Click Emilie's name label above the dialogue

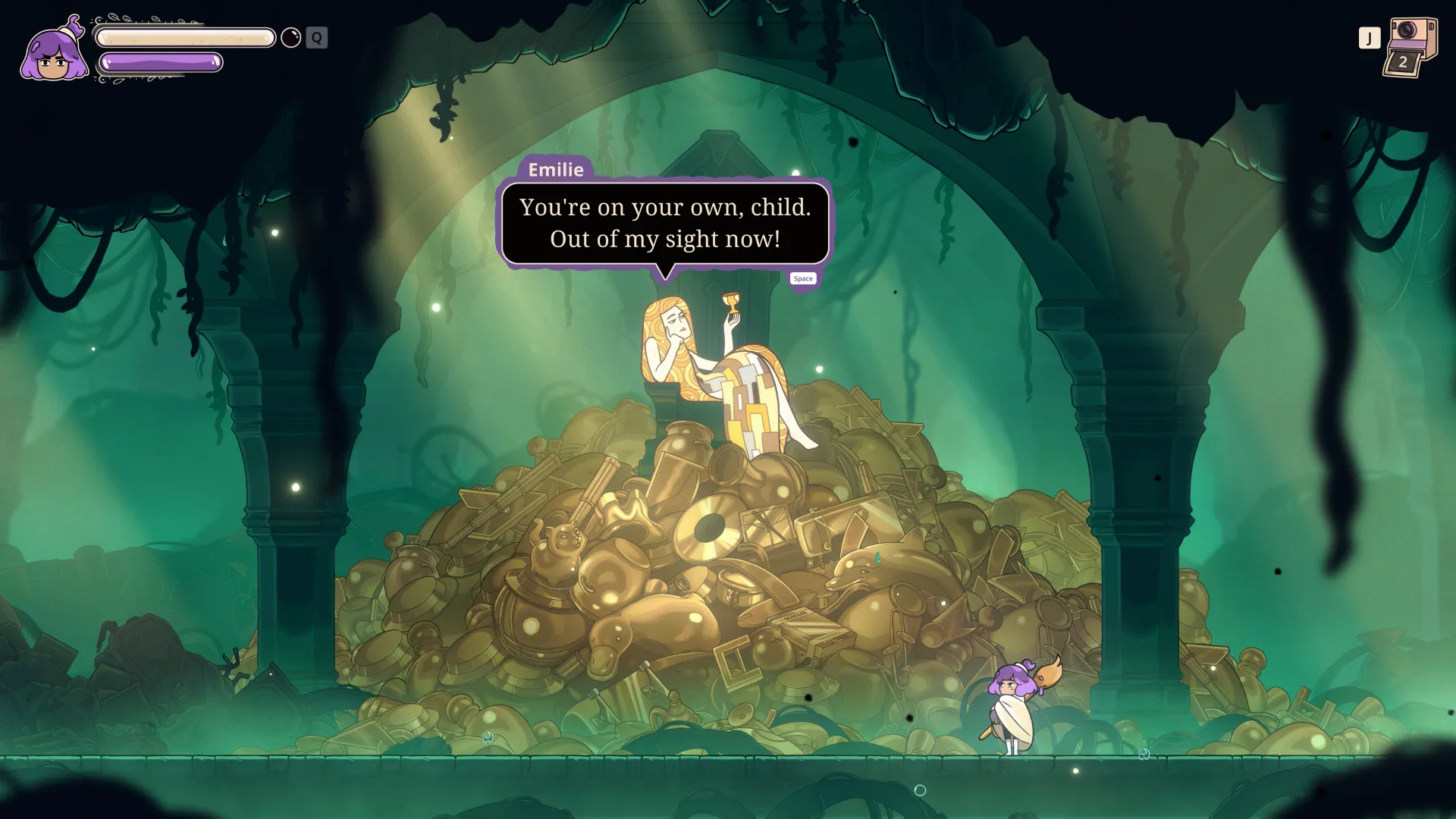pos(557,170)
